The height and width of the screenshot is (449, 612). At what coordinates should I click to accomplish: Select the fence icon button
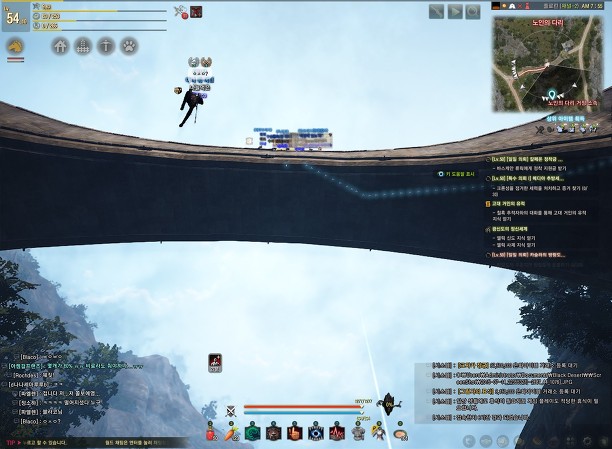84,46
